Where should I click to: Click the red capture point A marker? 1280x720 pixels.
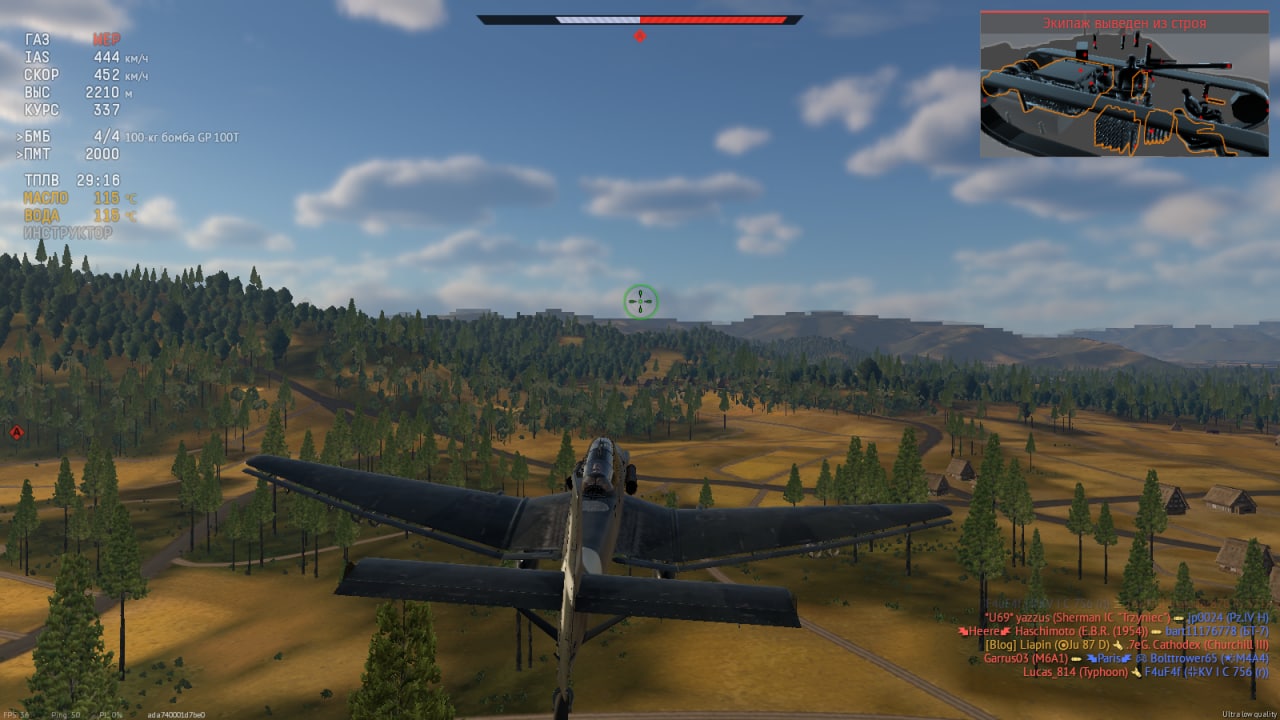16,432
